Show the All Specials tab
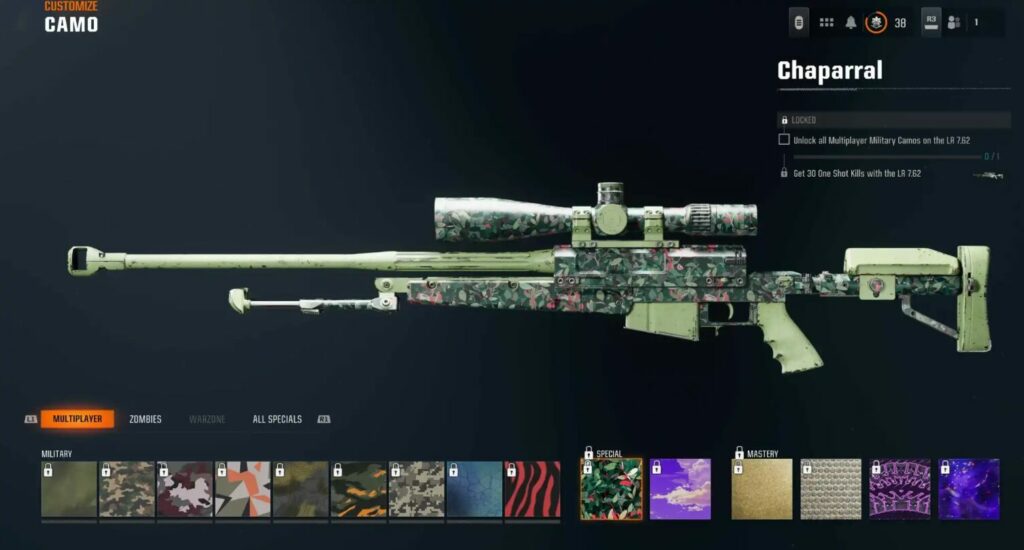 277,419
